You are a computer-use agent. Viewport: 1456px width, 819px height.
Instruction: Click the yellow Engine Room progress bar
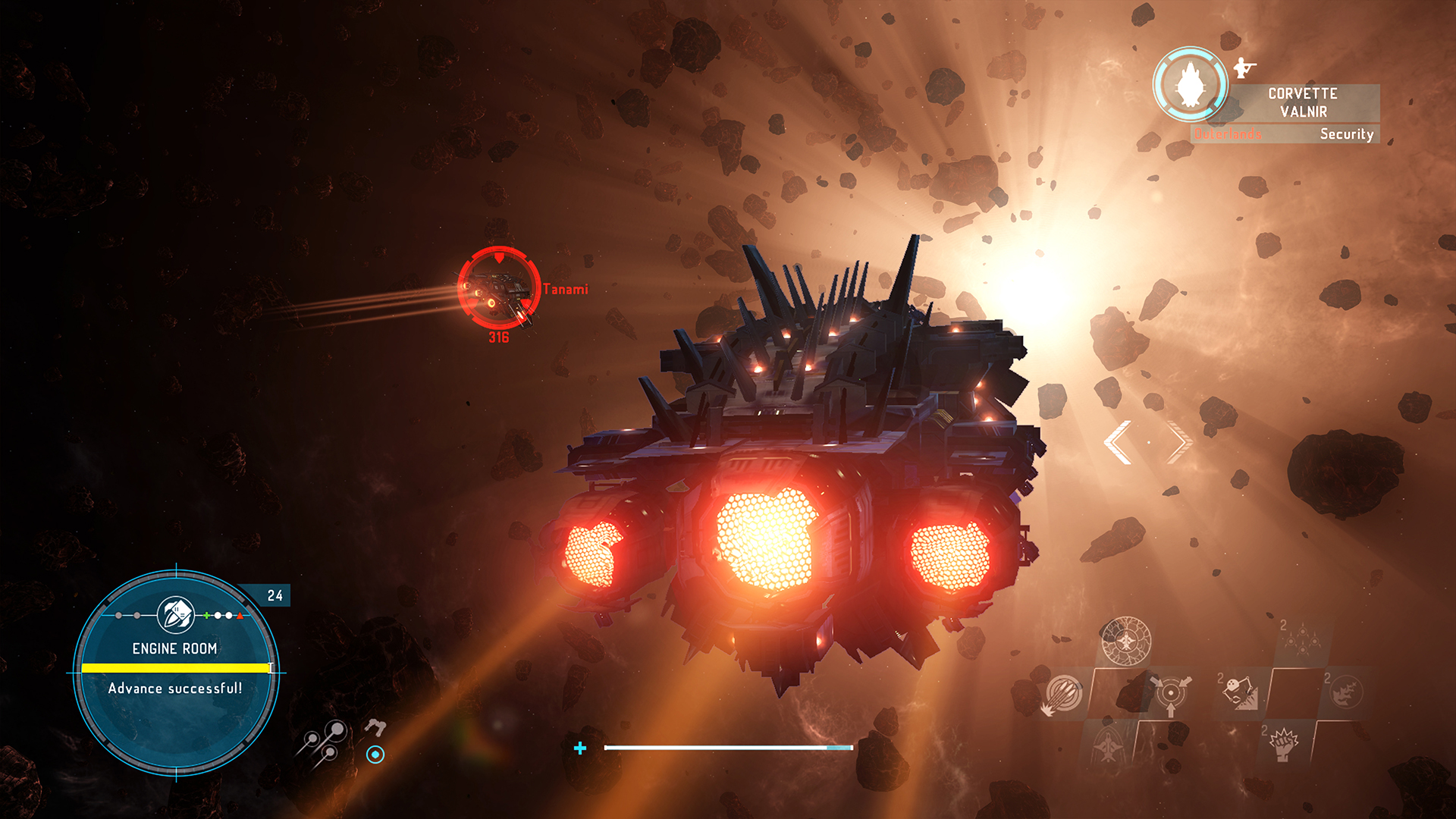(176, 669)
